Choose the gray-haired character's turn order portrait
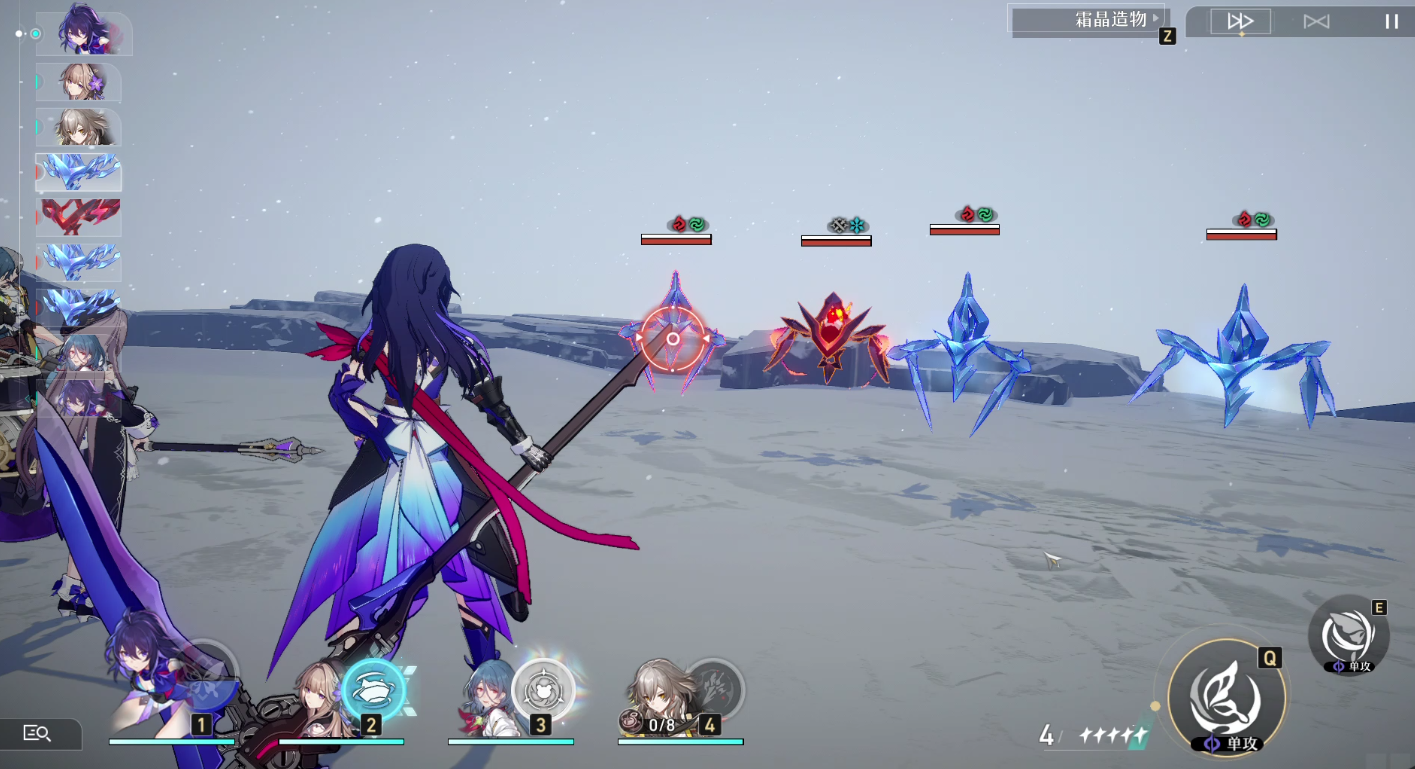This screenshot has height=769, width=1415. coord(79,128)
